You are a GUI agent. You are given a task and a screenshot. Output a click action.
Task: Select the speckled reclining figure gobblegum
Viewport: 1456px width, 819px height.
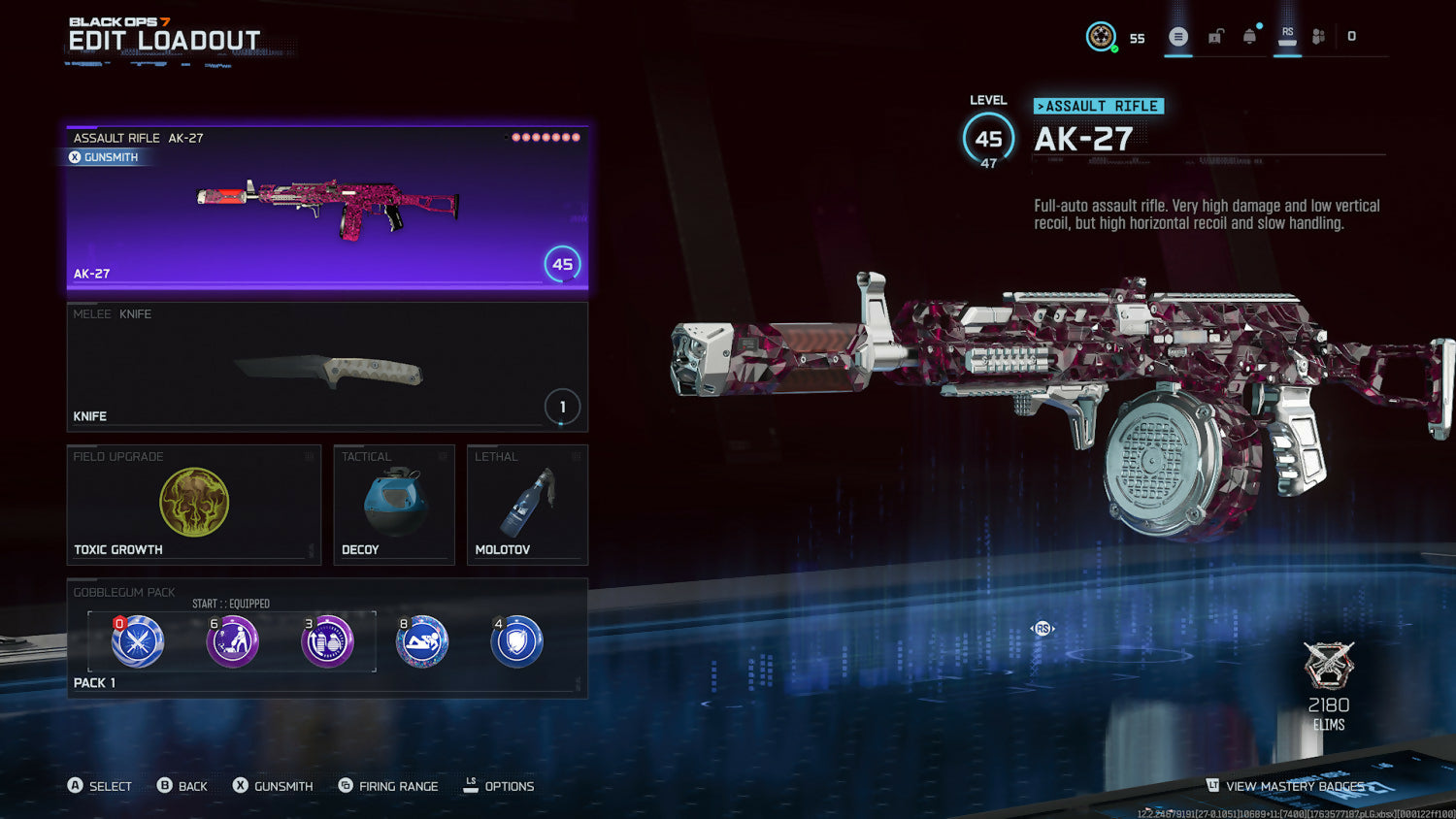422,641
